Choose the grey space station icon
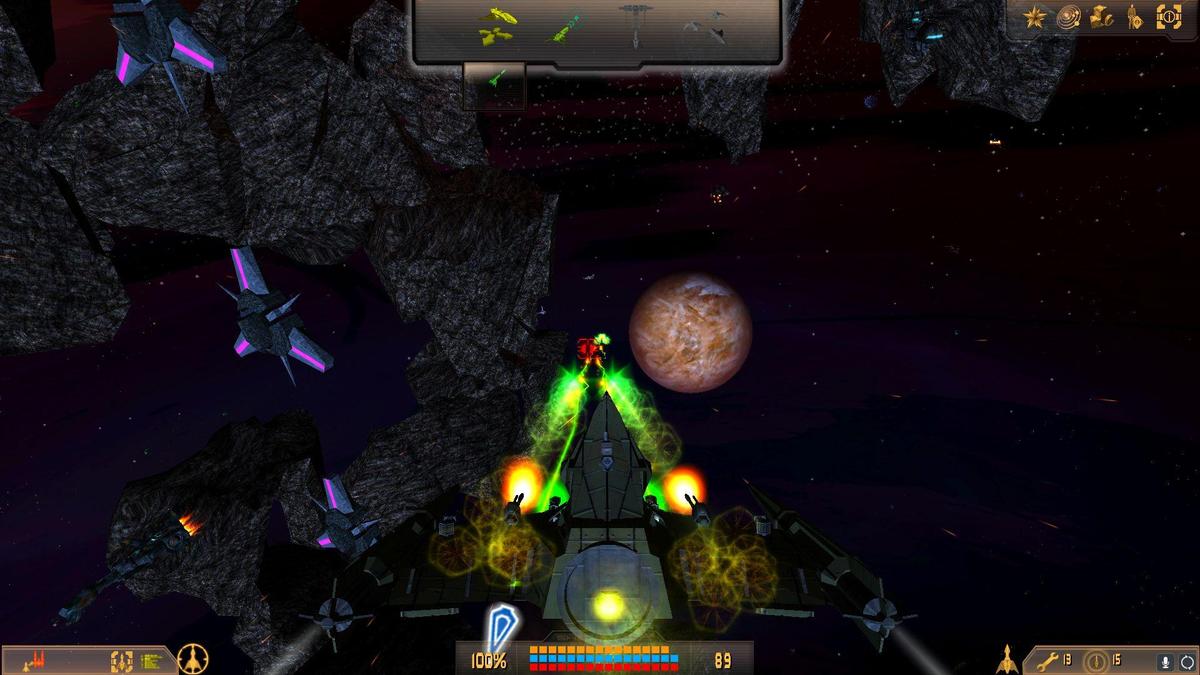This screenshot has width=1200, height=675. pos(634,25)
